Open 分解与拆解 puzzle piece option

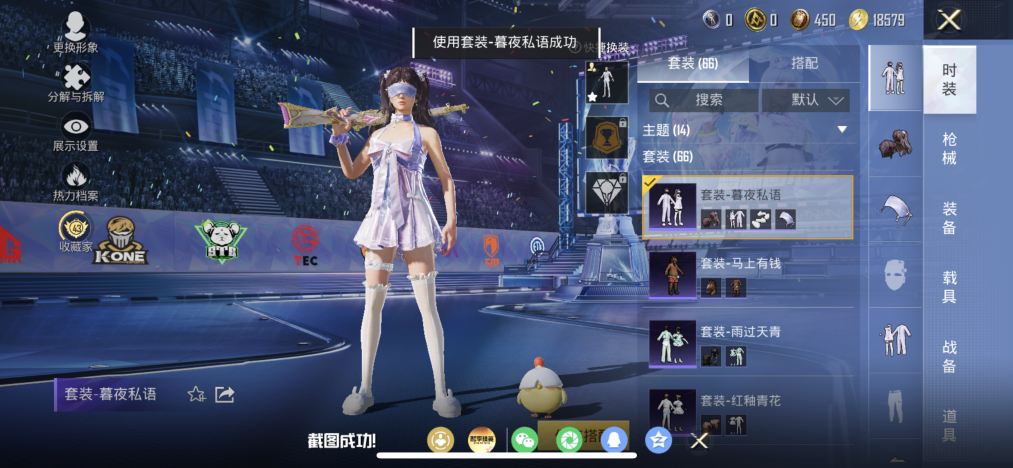coord(76,83)
